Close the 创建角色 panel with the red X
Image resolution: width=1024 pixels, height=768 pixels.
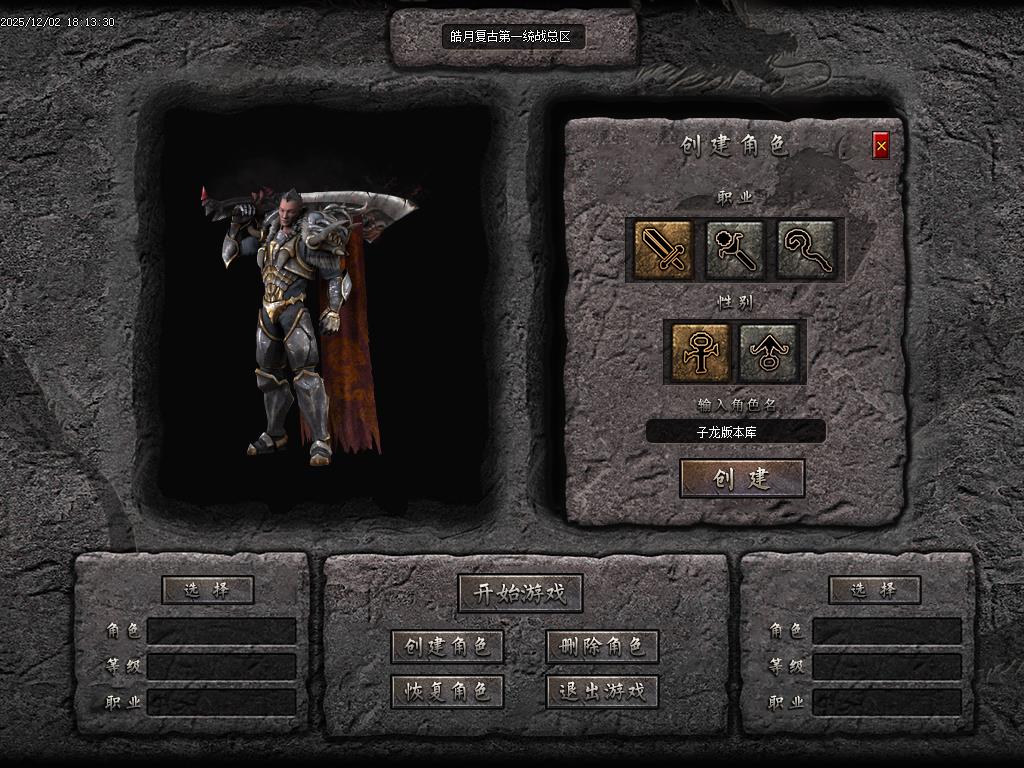coord(881,146)
